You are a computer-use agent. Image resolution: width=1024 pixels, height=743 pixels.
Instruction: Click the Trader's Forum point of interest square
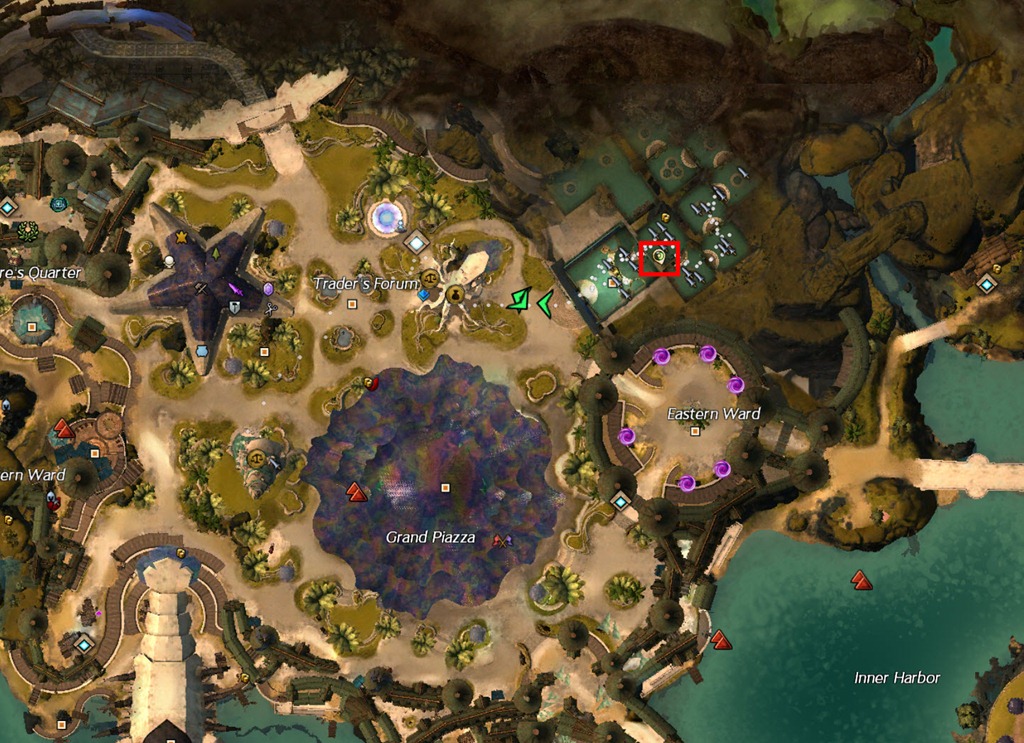(x=352, y=304)
